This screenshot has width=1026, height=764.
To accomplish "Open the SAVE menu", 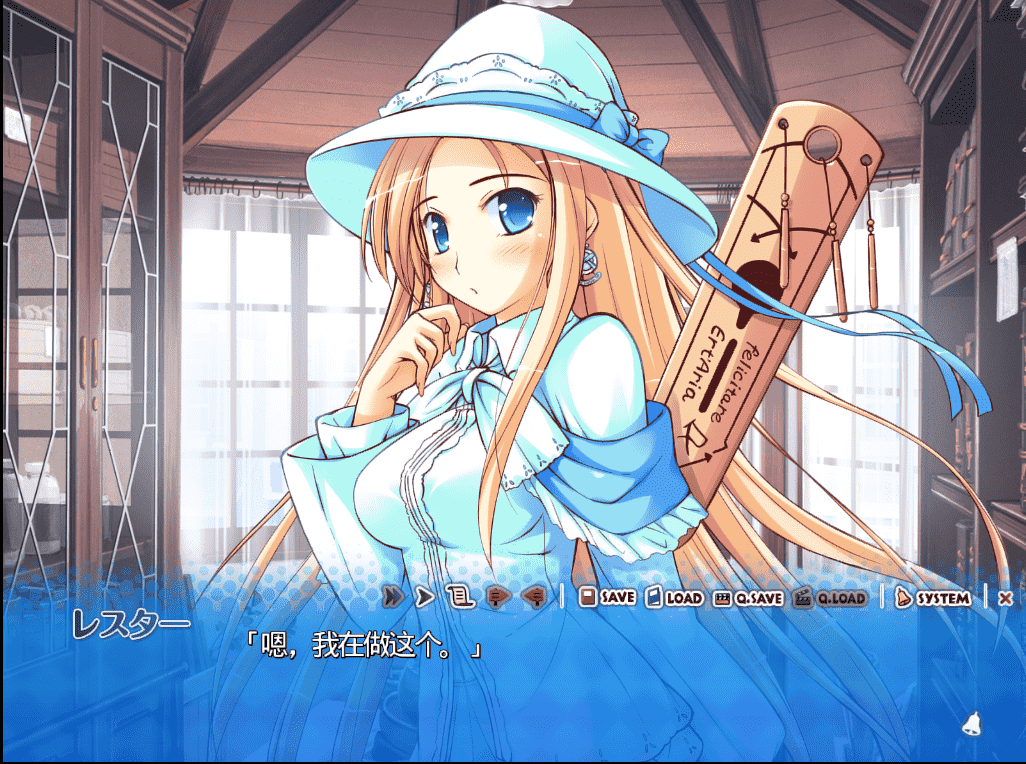I will pyautogui.click(x=607, y=597).
